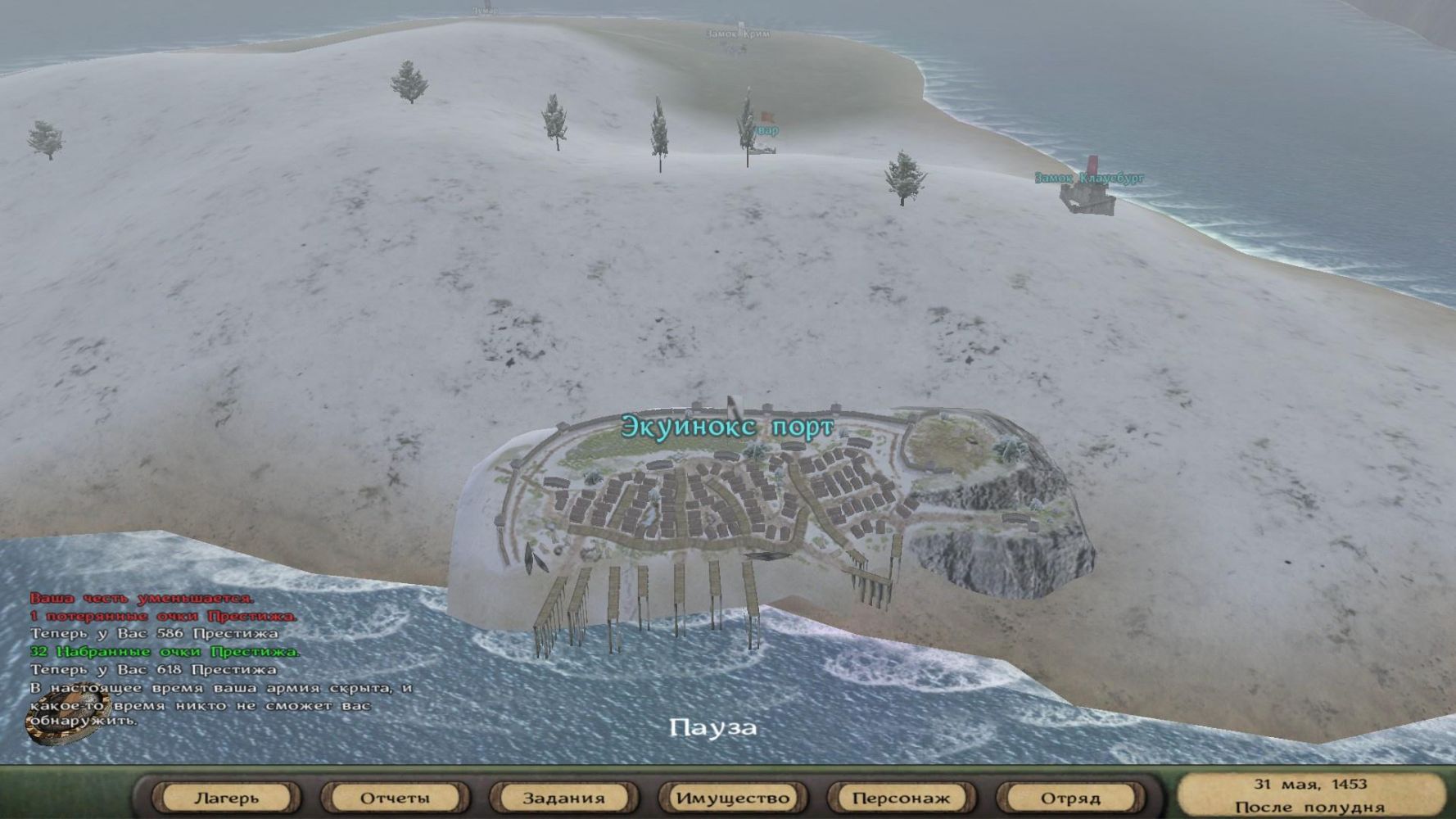View the Персонаж character sheet
The image size is (1456, 819).
click(901, 797)
